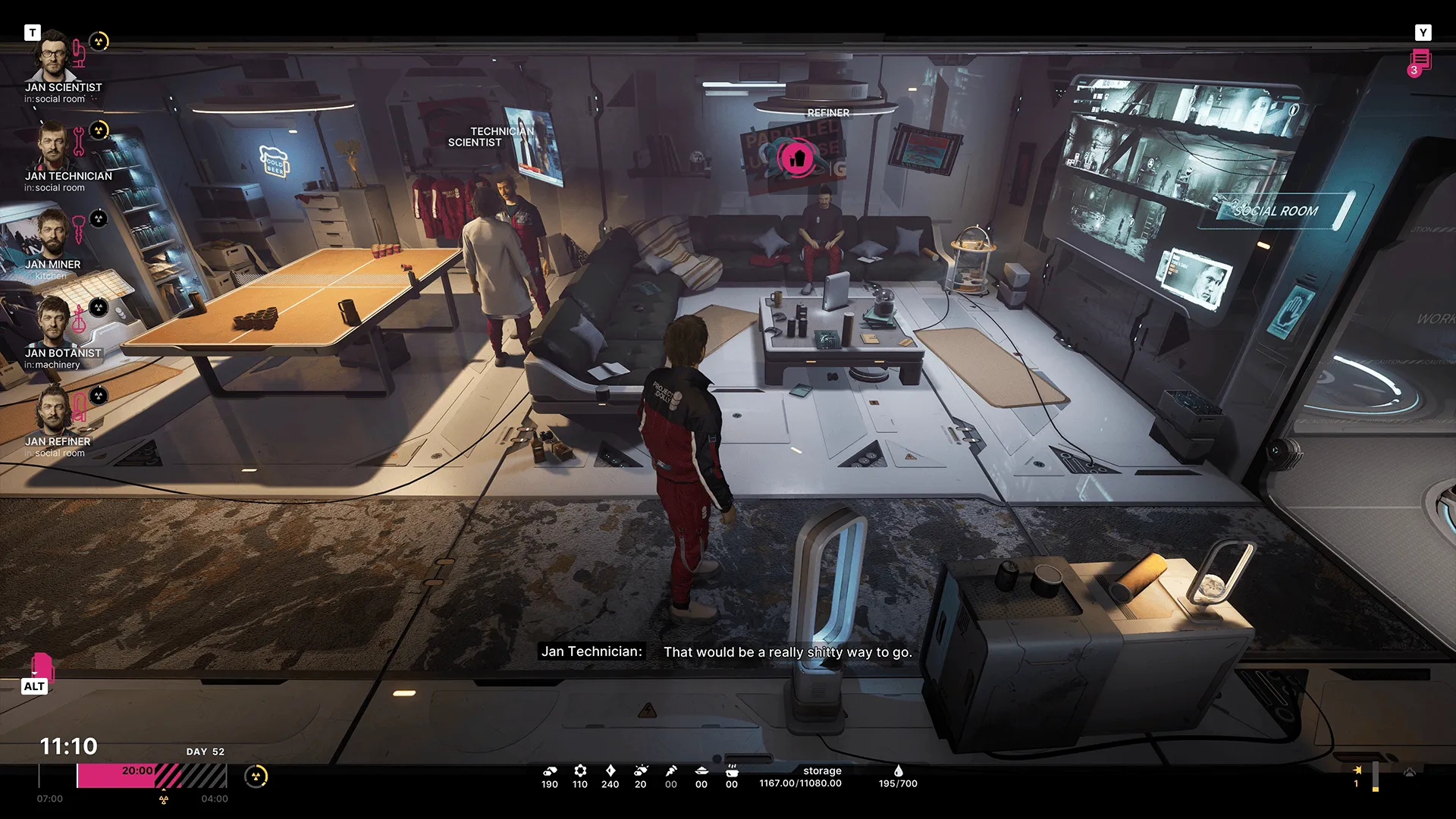
Task: Click the radiation badge next to Jan Scientist
Action: tap(99, 41)
